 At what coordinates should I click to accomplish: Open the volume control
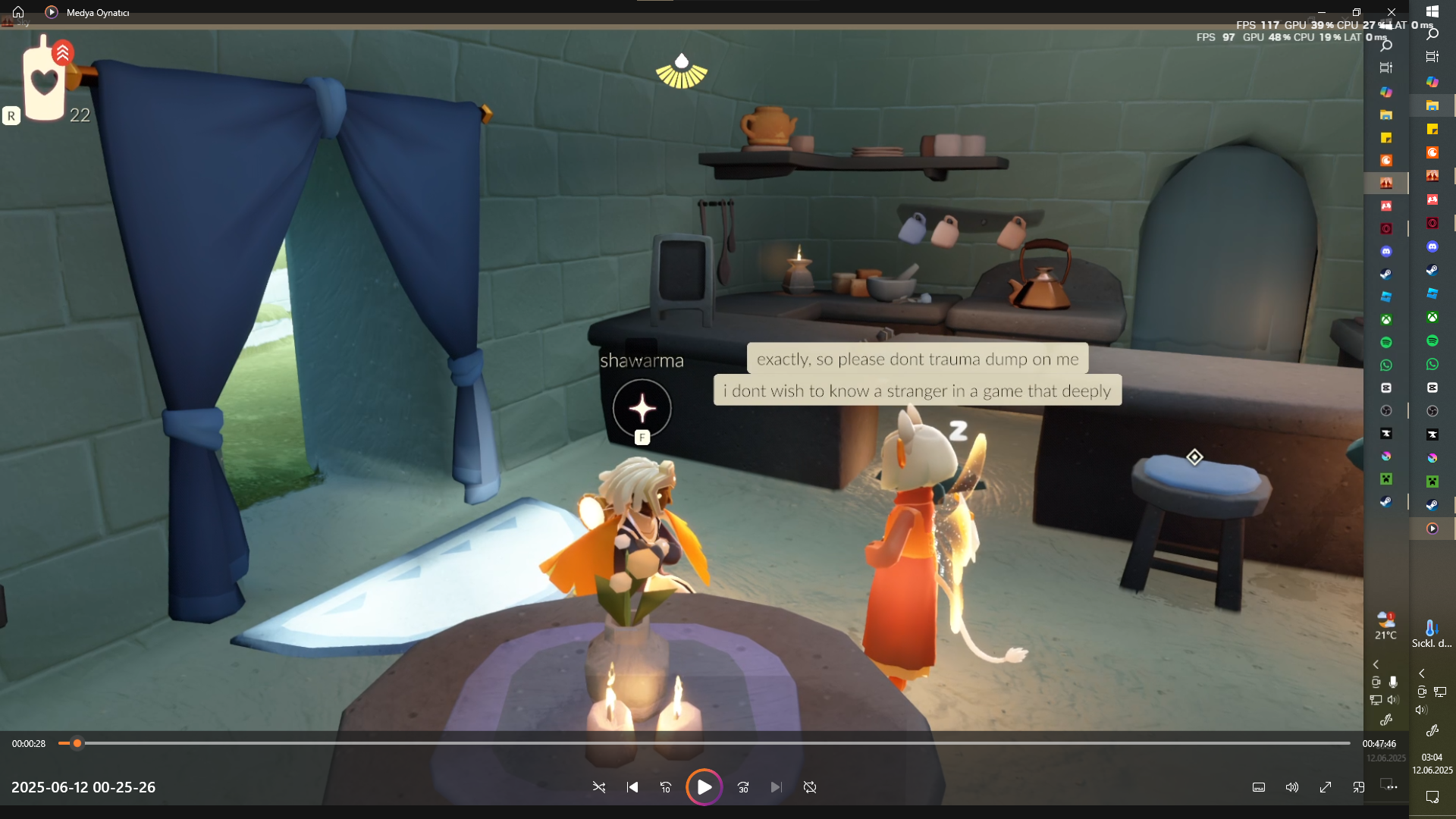(x=1292, y=787)
